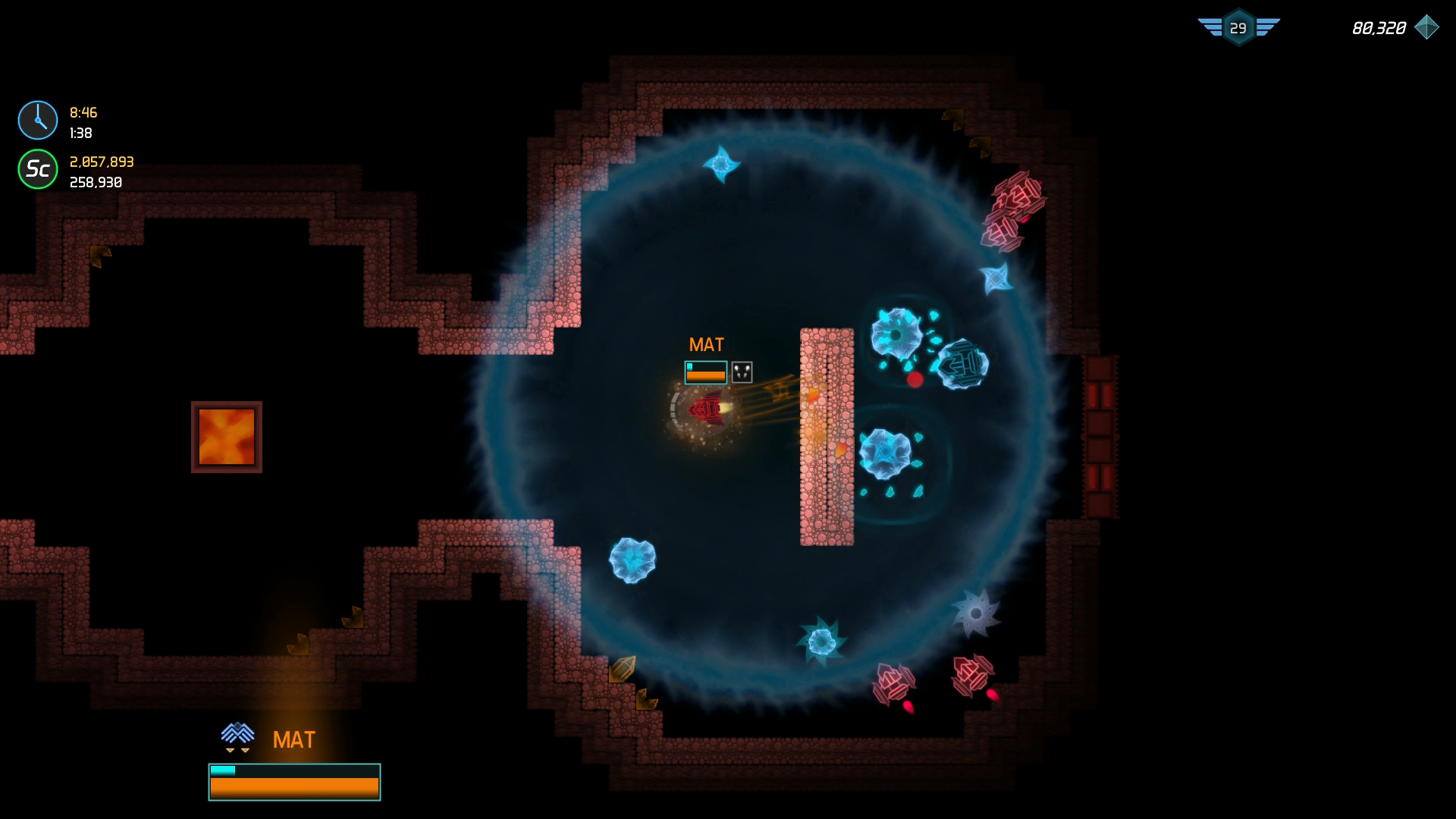Click the winged rank badge showing 29
Screen dimensions: 1456x819
click(1238, 27)
